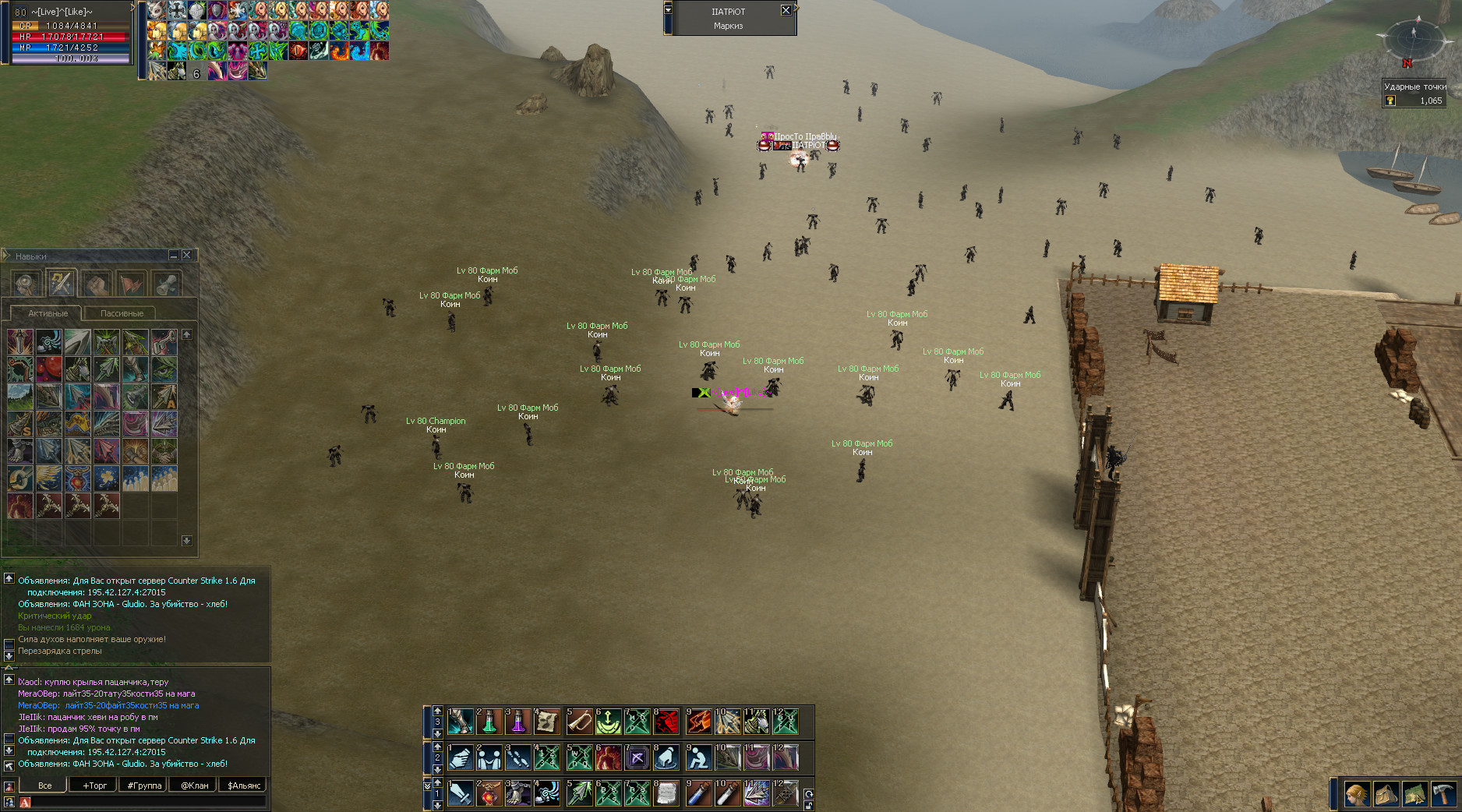The height and width of the screenshot is (812, 1462).
Task: Activate the sword attack action on hotbar
Action: coord(461,793)
